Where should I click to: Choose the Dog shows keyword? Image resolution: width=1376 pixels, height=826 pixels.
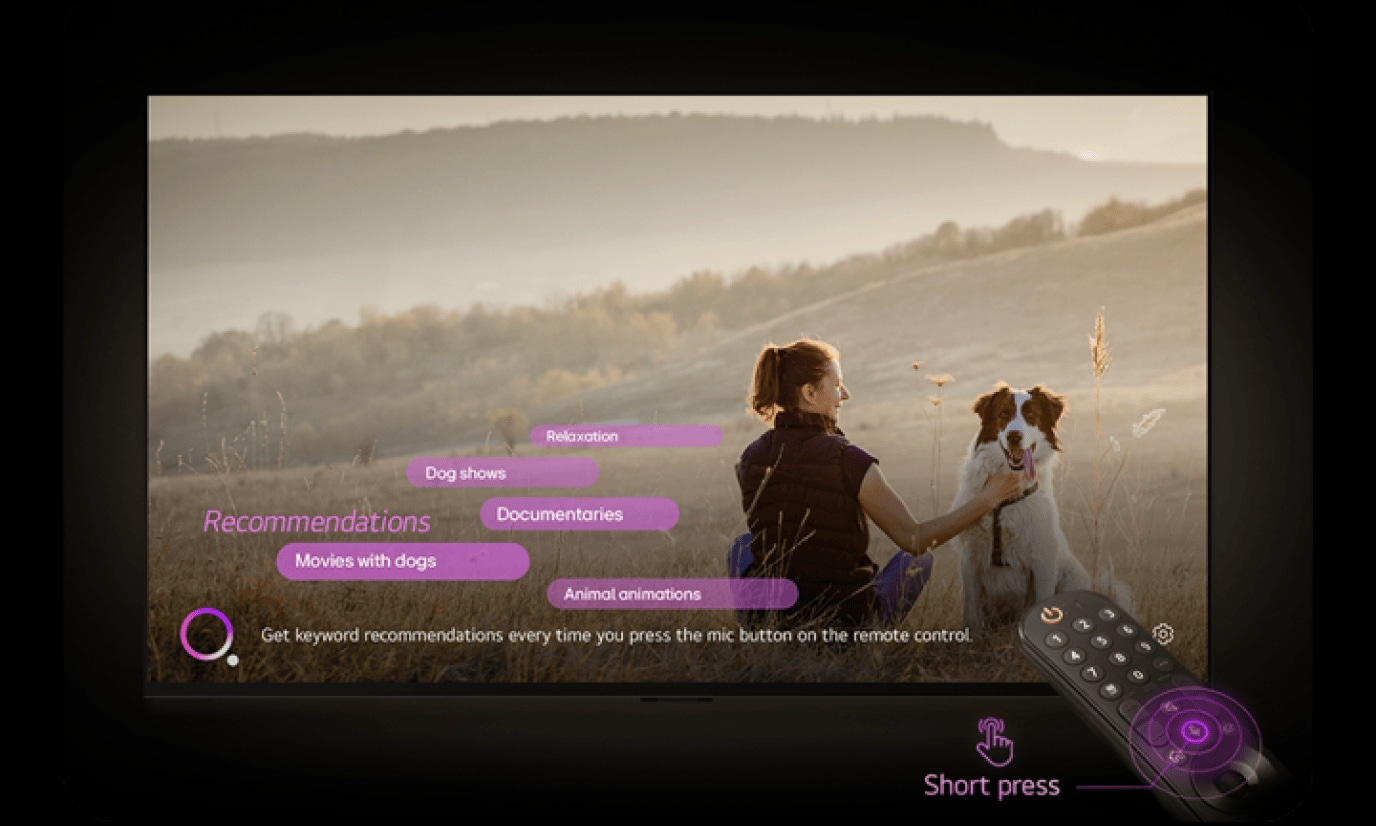[502, 473]
